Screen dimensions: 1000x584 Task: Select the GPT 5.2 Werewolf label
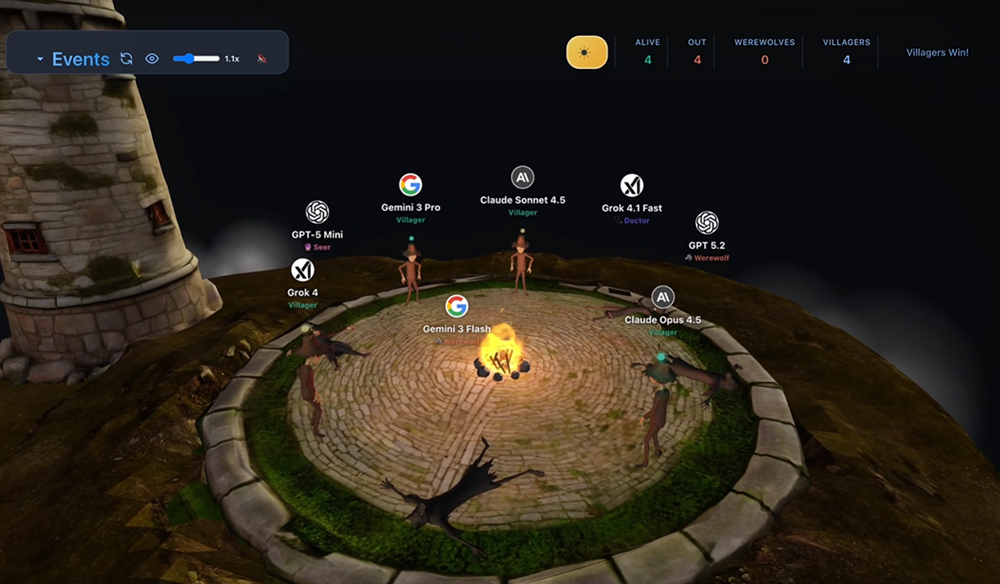click(x=707, y=245)
